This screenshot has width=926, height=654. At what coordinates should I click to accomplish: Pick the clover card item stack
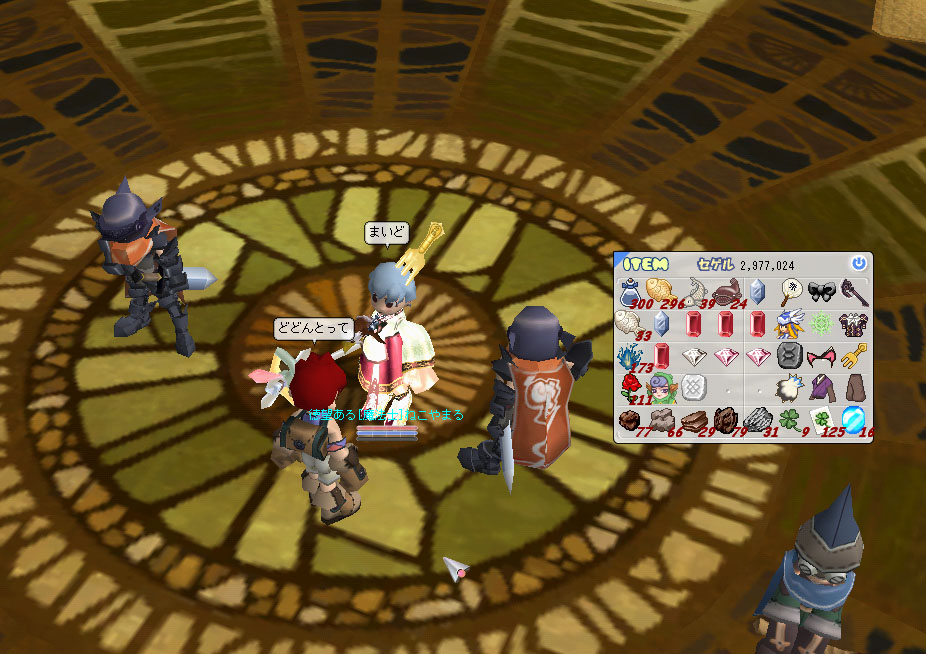click(821, 419)
